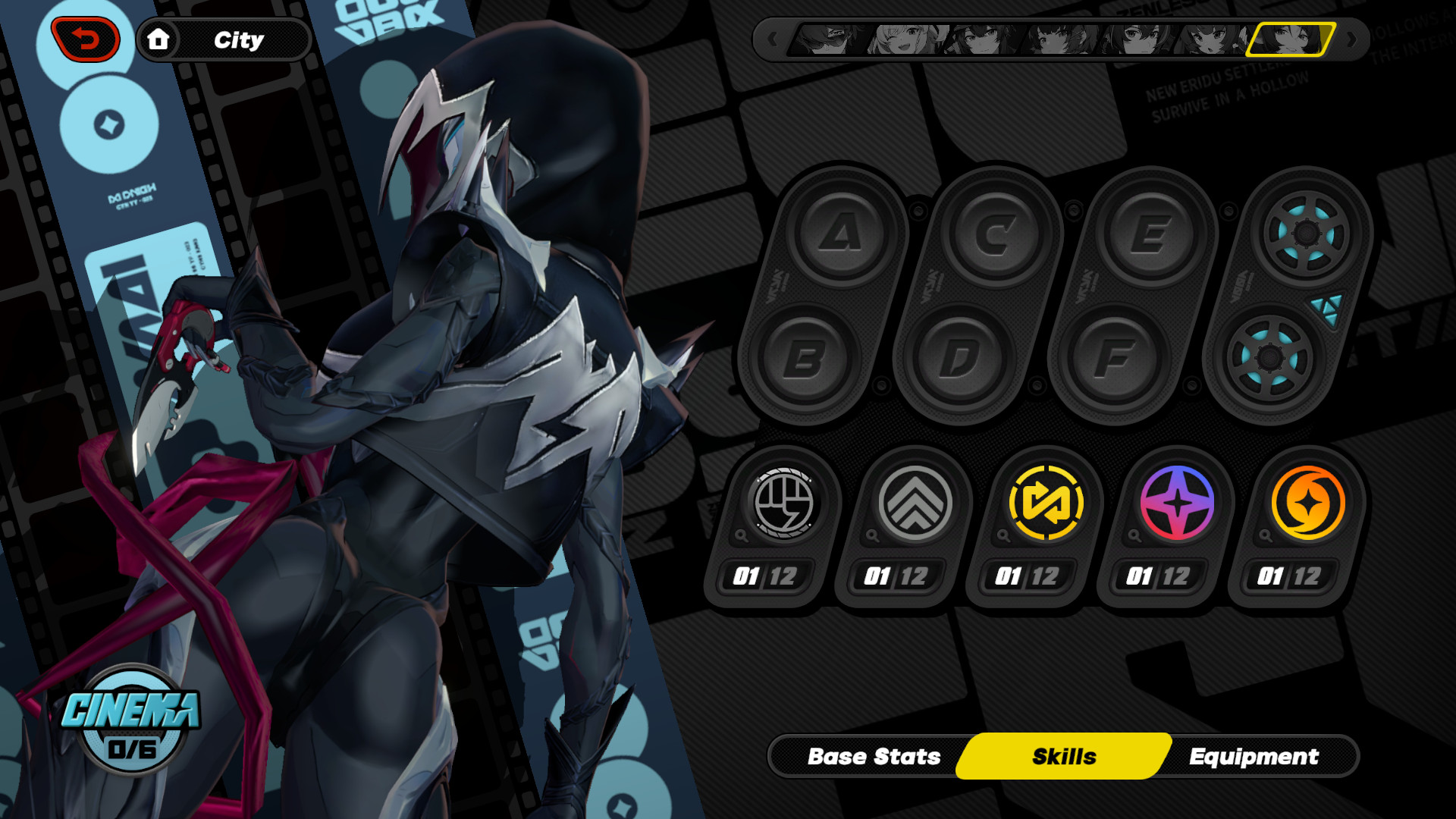Select the yellow Assist skill icon

point(1046,502)
